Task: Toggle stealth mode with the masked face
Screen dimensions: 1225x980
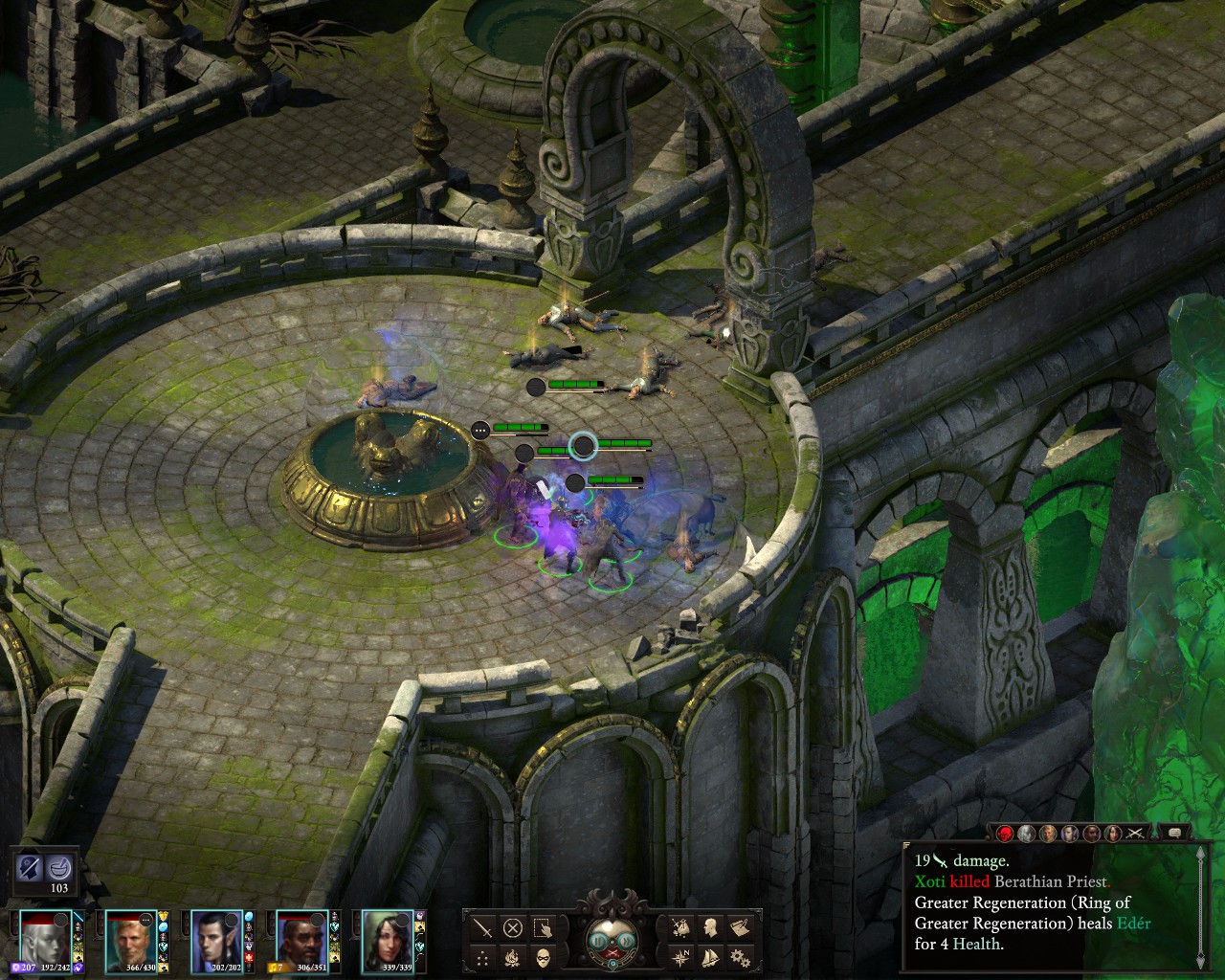Action: pyautogui.click(x=543, y=956)
